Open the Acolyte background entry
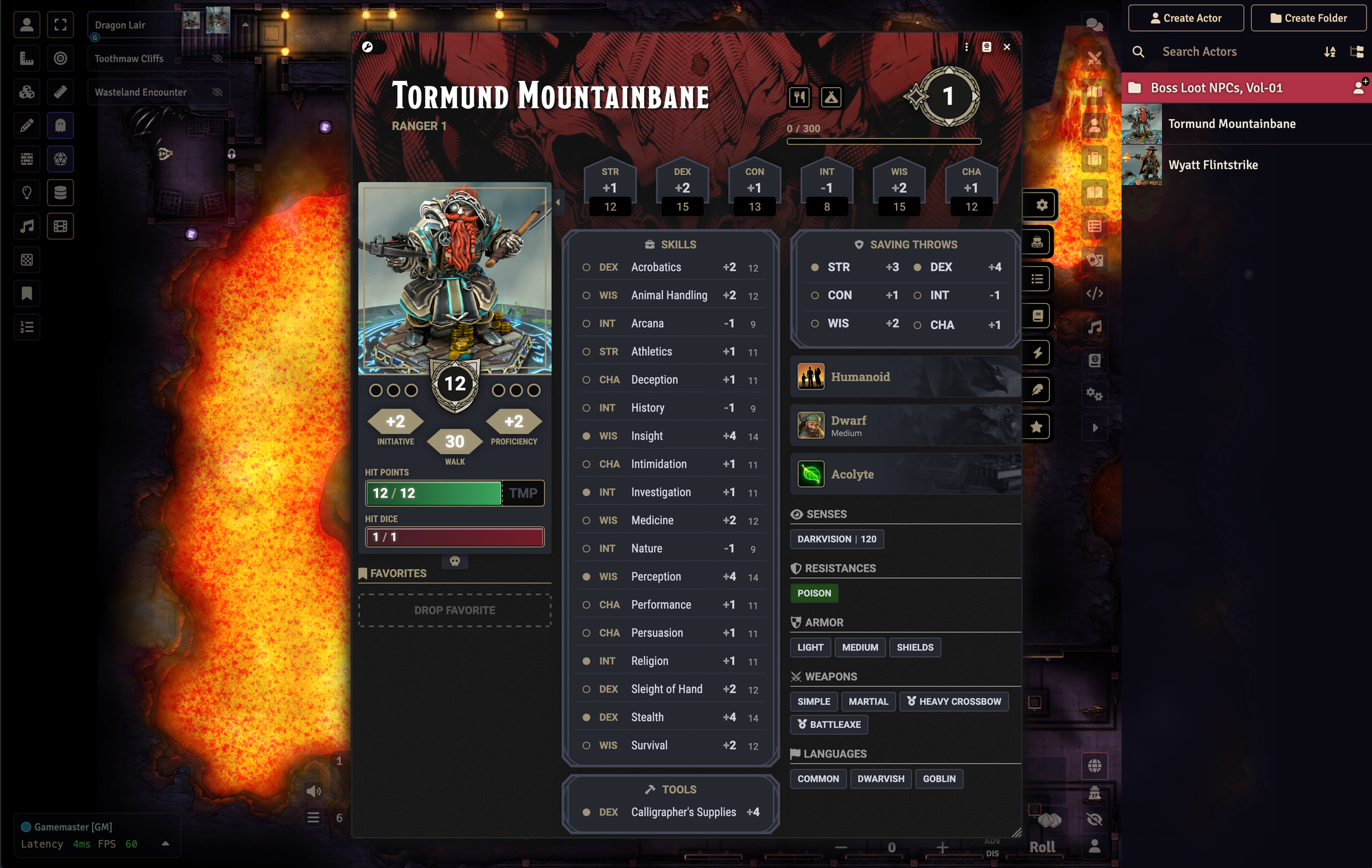 coord(852,474)
